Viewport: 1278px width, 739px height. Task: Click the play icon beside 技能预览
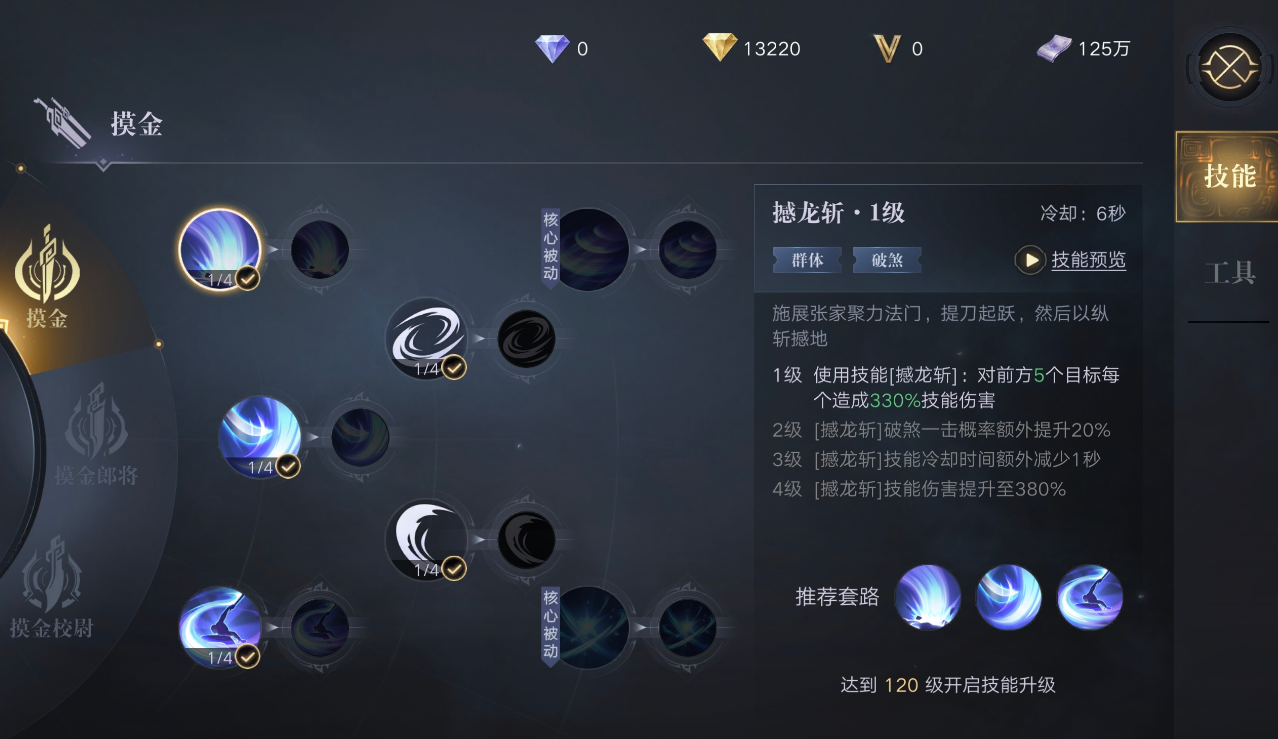1030,260
